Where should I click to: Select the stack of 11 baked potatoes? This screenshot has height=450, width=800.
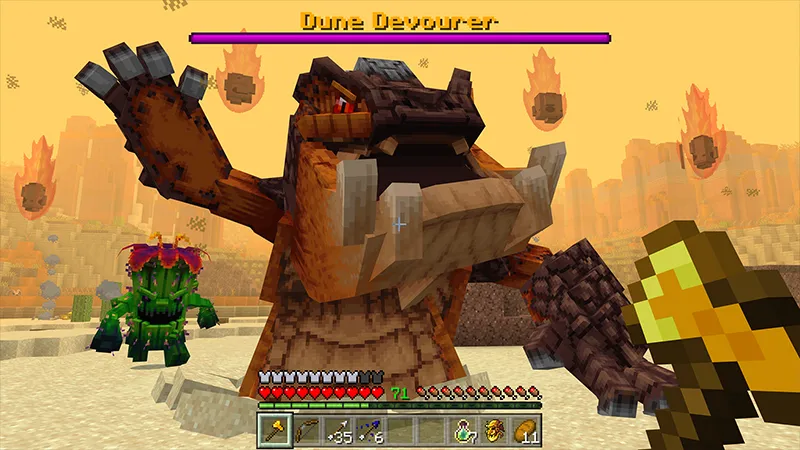525,430
